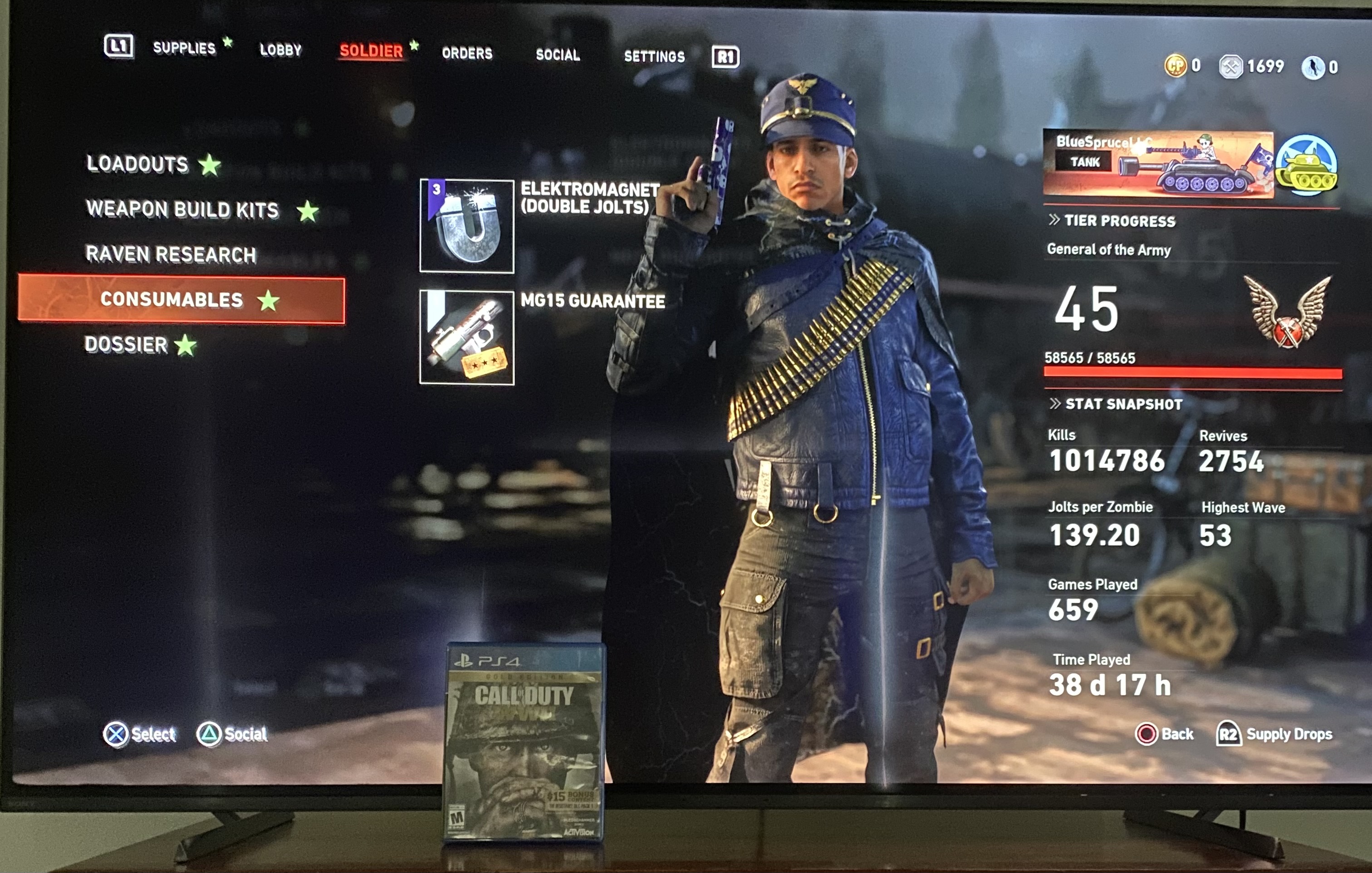Click the BlueSpruce Tank calling card

coord(1157,165)
